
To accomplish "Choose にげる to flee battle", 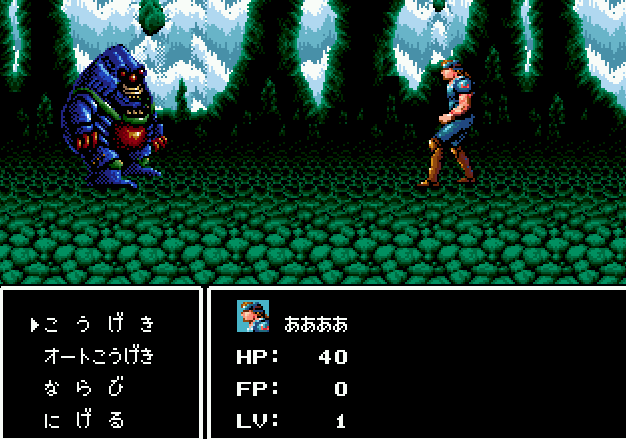I will coord(85,420).
